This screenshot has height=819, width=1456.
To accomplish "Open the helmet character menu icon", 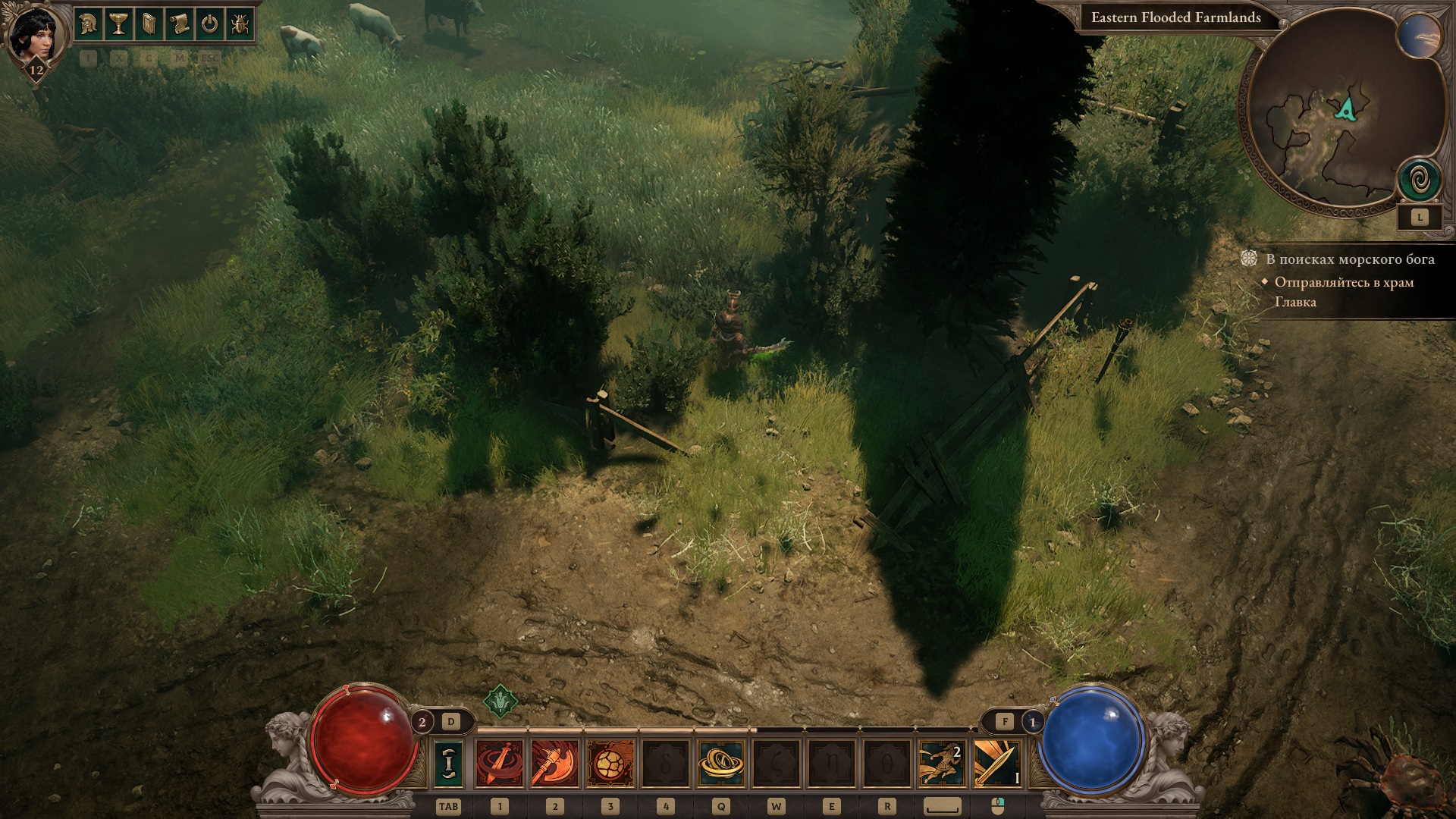I will point(89,24).
